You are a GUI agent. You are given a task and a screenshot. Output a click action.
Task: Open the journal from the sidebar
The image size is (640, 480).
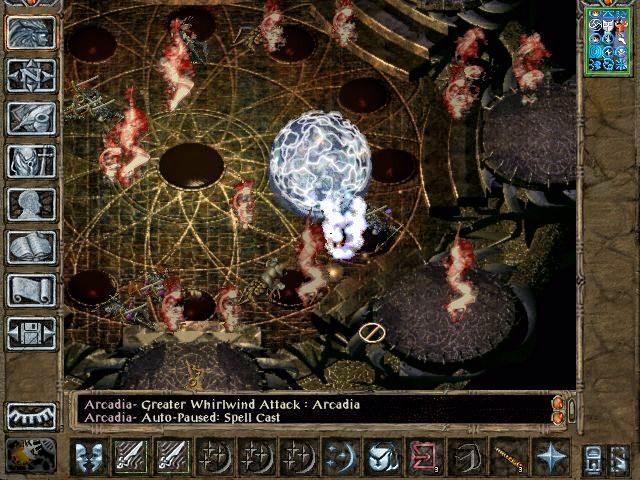click(32, 118)
